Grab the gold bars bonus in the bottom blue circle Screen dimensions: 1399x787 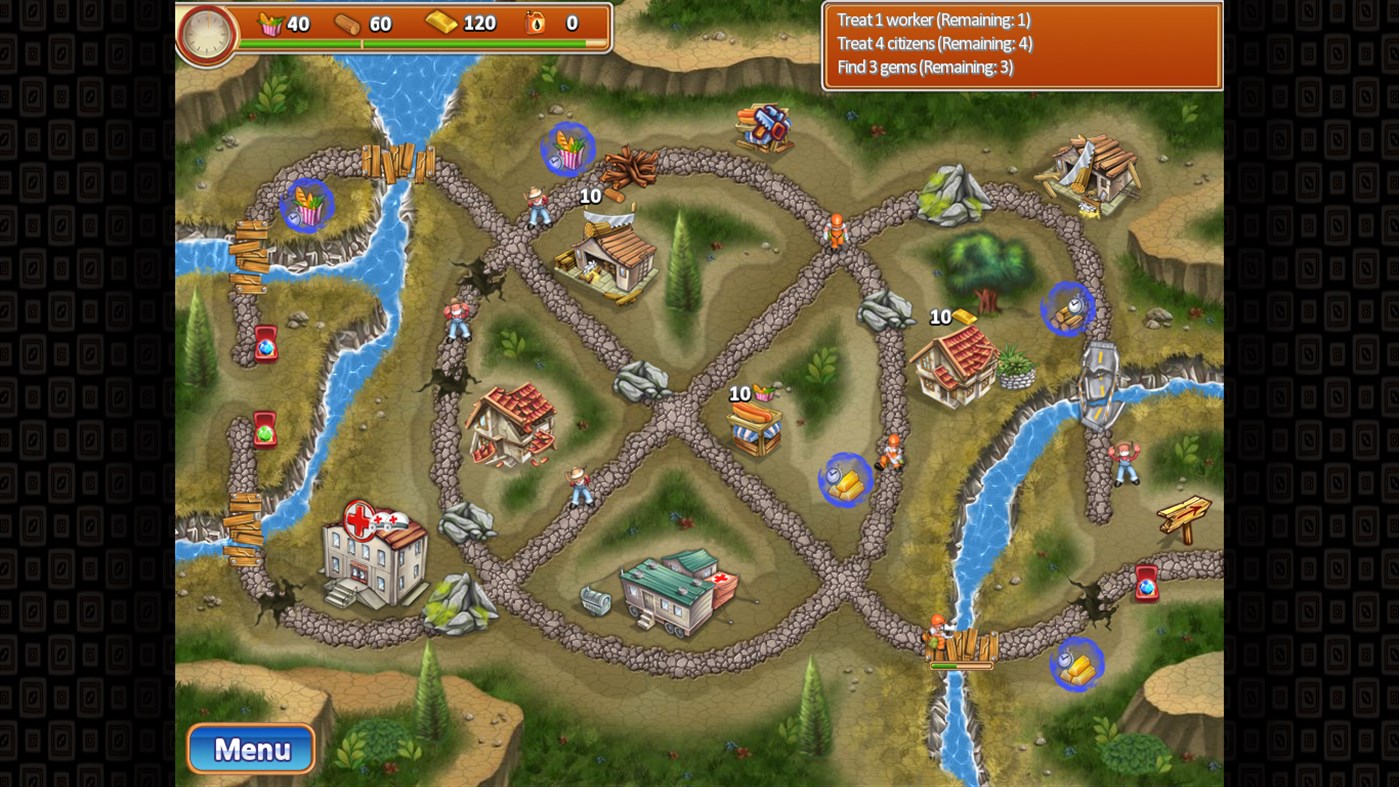click(1077, 662)
